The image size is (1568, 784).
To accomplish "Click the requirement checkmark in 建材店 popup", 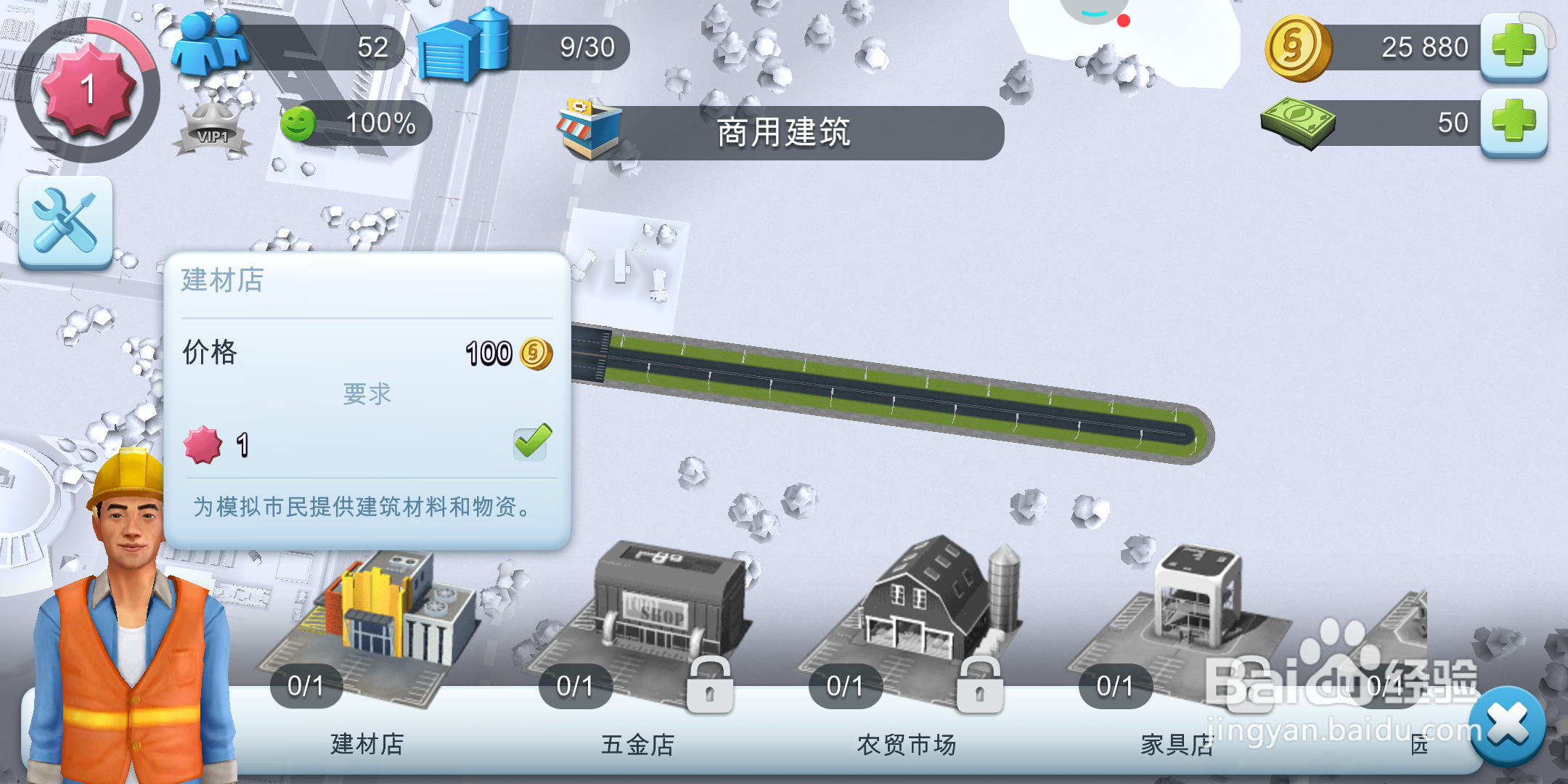I will 531,443.
